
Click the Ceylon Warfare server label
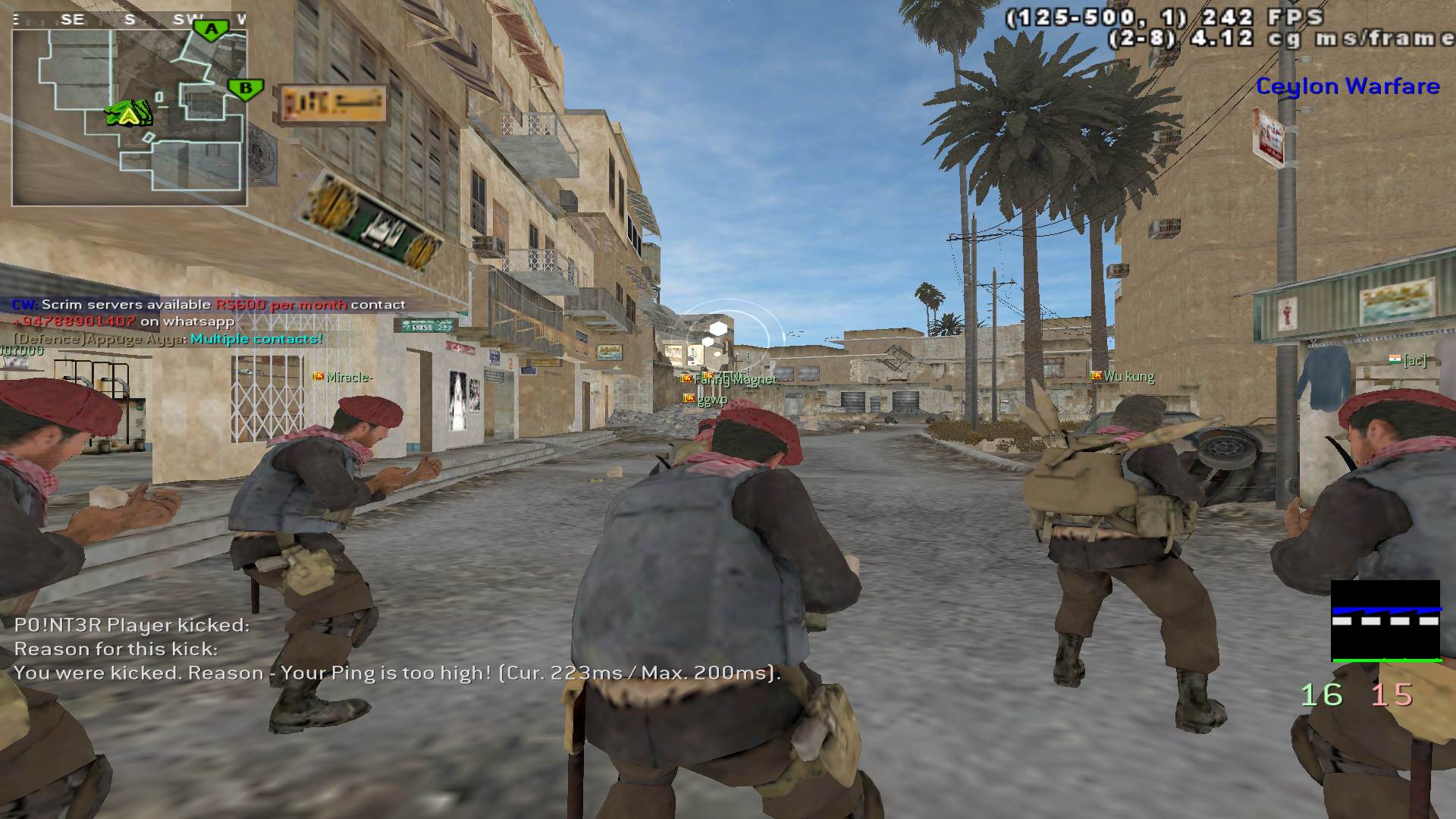coord(1348,86)
